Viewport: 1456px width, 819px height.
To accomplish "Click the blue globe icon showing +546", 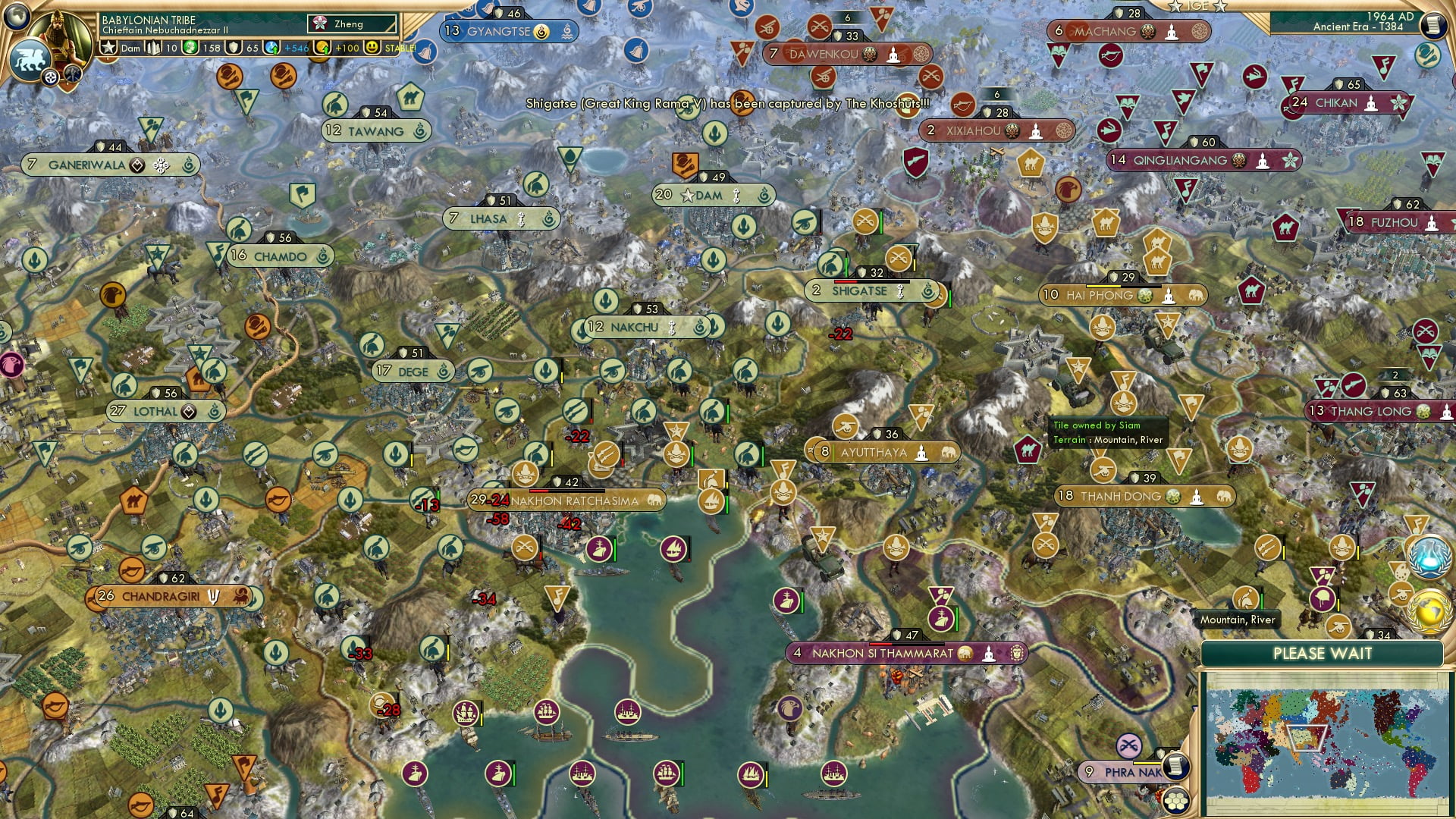I will tap(271, 47).
